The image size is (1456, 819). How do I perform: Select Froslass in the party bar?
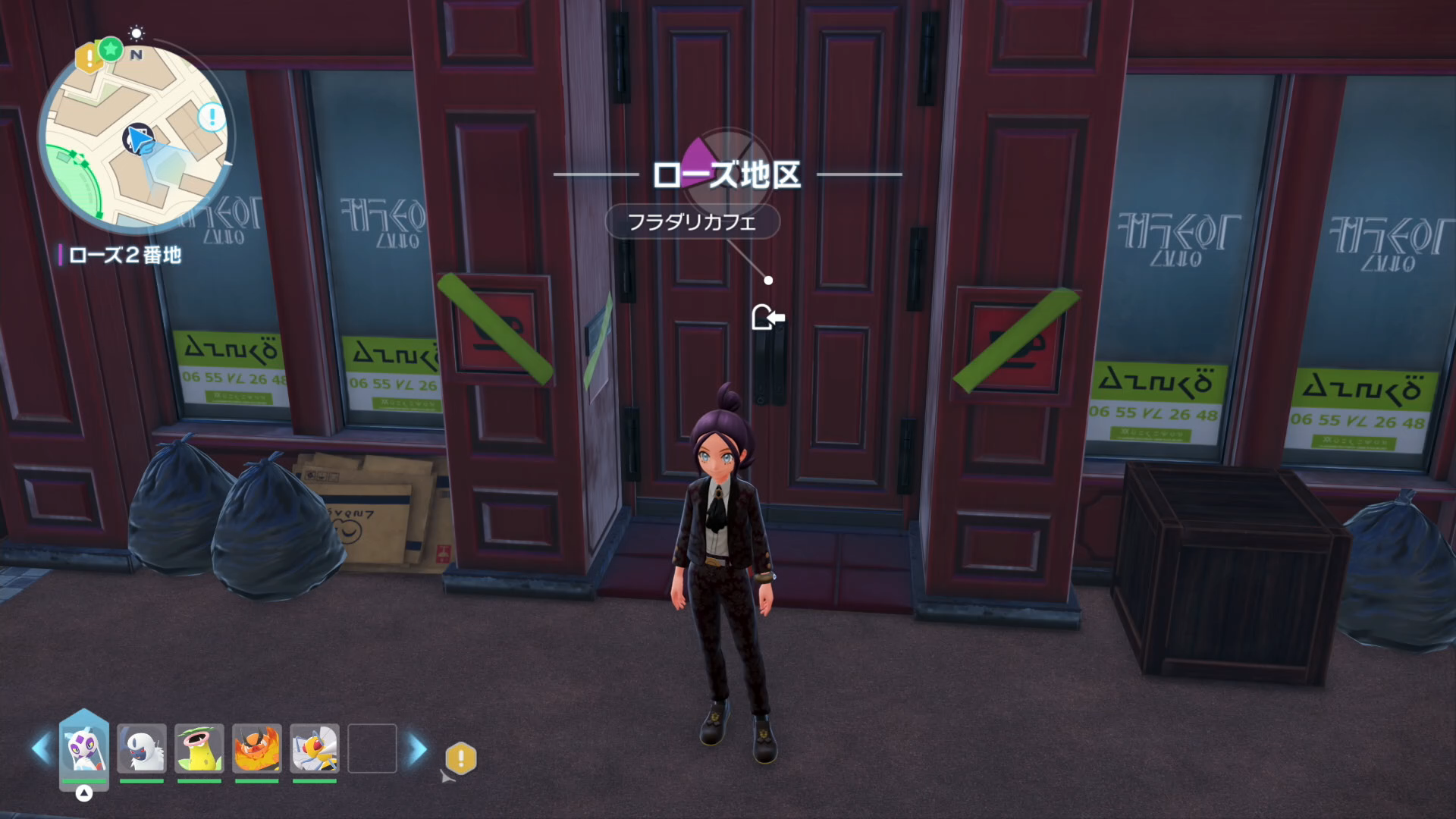point(83,748)
